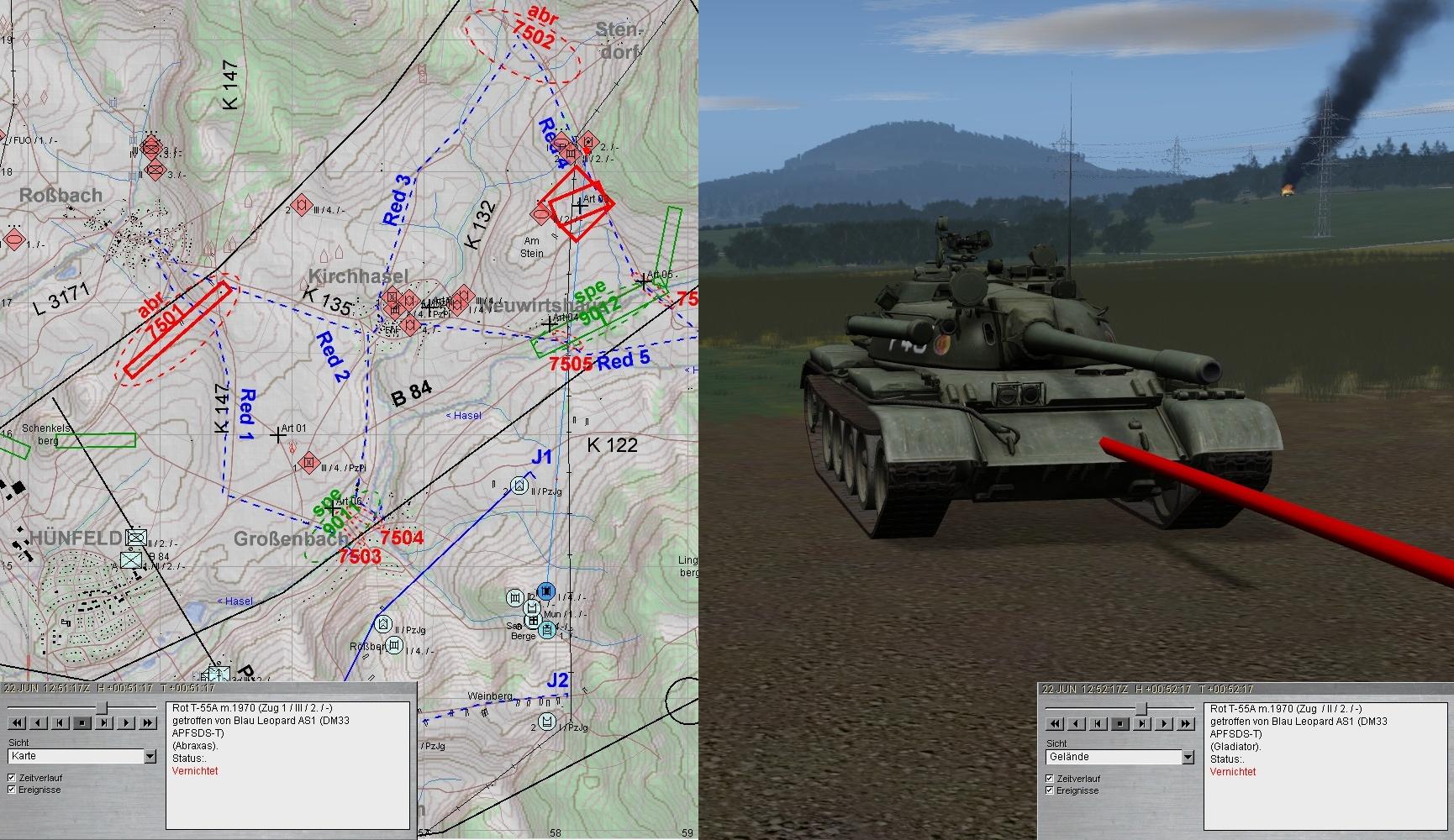Fast rewind the Karte panel replay
This screenshot has height=840, width=1454.
pyautogui.click(x=17, y=722)
